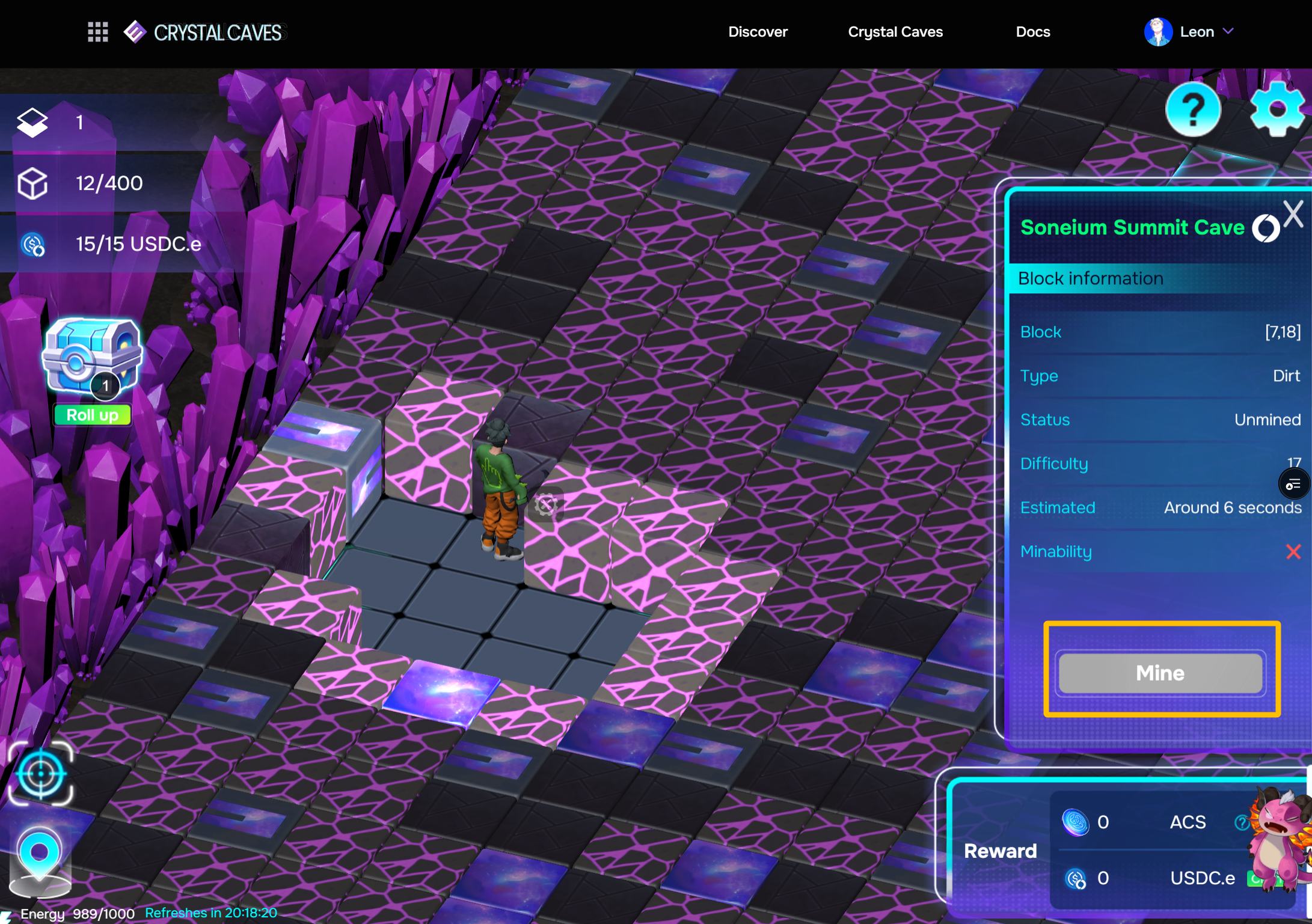Toggle the round list icon beside Difficulty

1293,485
